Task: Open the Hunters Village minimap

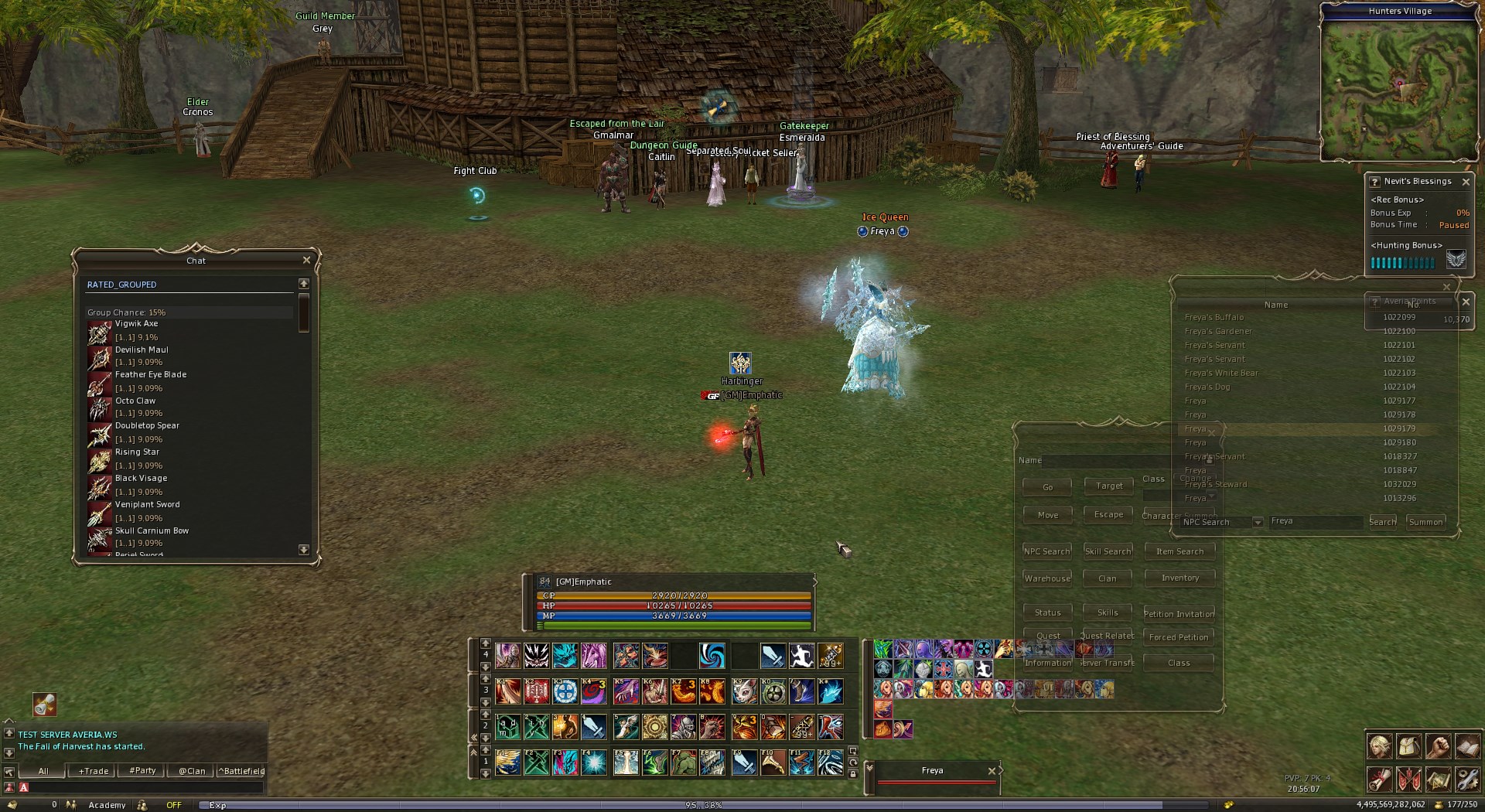Action: [x=1398, y=87]
